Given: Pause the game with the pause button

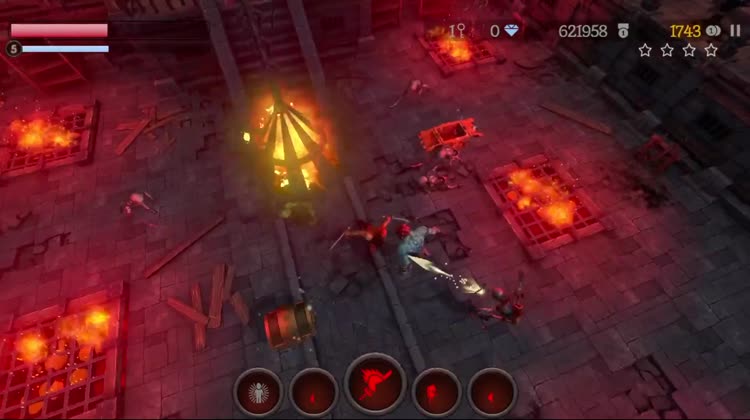Looking at the screenshot, I should (735, 31).
